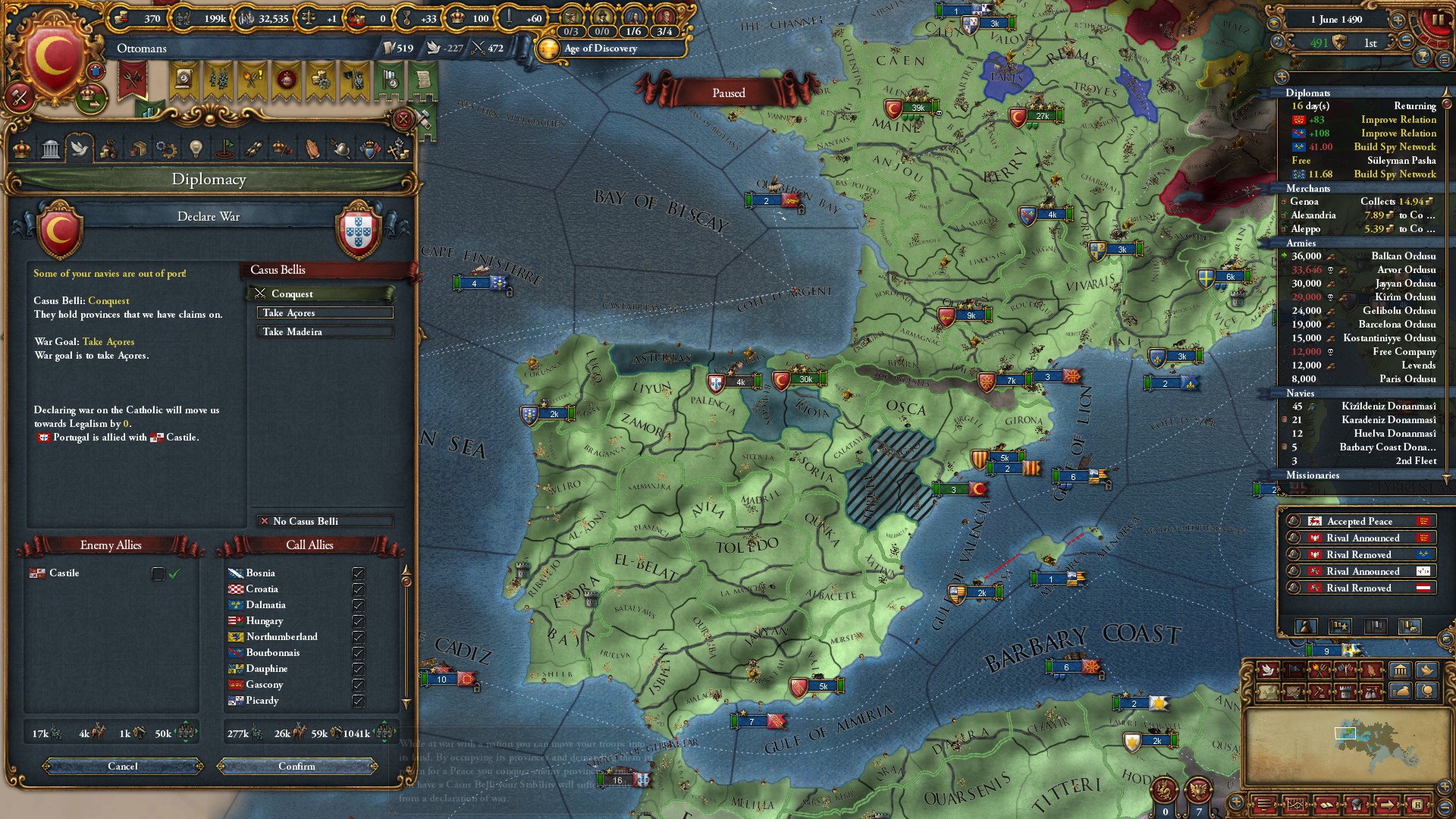Toggle the Bosnia call-to-arms checkbox

358,573
